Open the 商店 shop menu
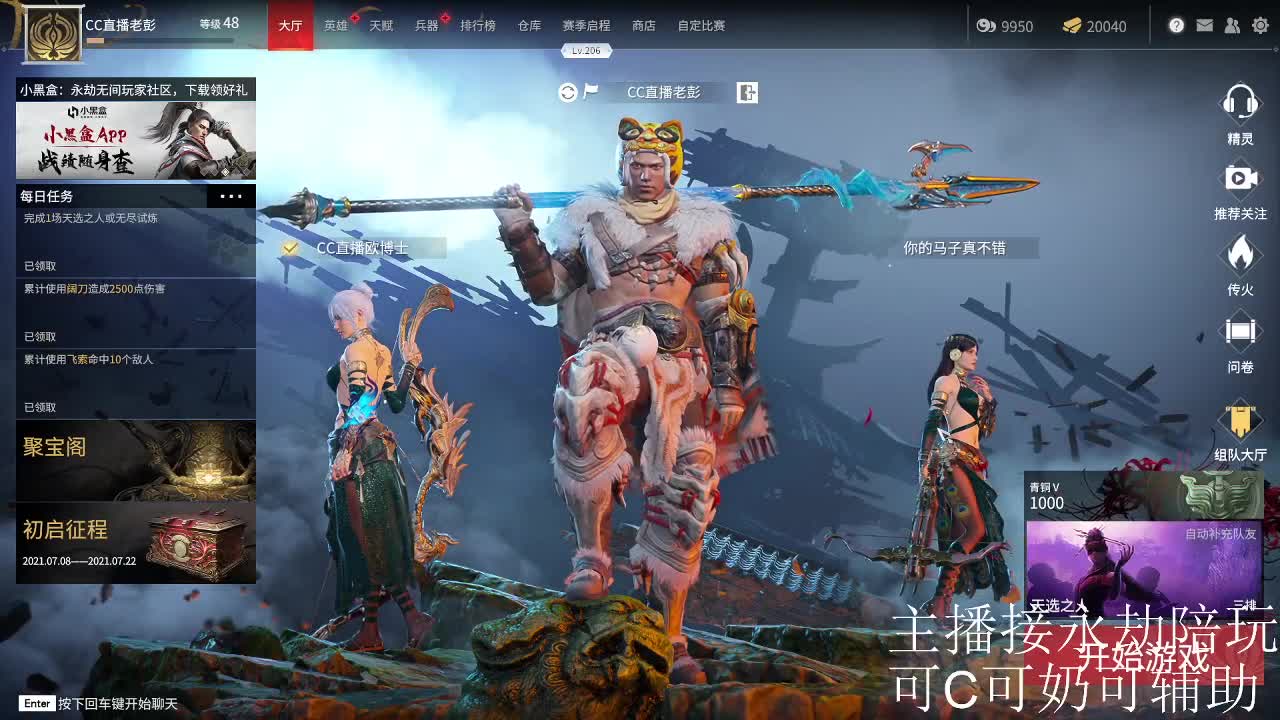Image resolution: width=1280 pixels, height=720 pixels. [643, 26]
